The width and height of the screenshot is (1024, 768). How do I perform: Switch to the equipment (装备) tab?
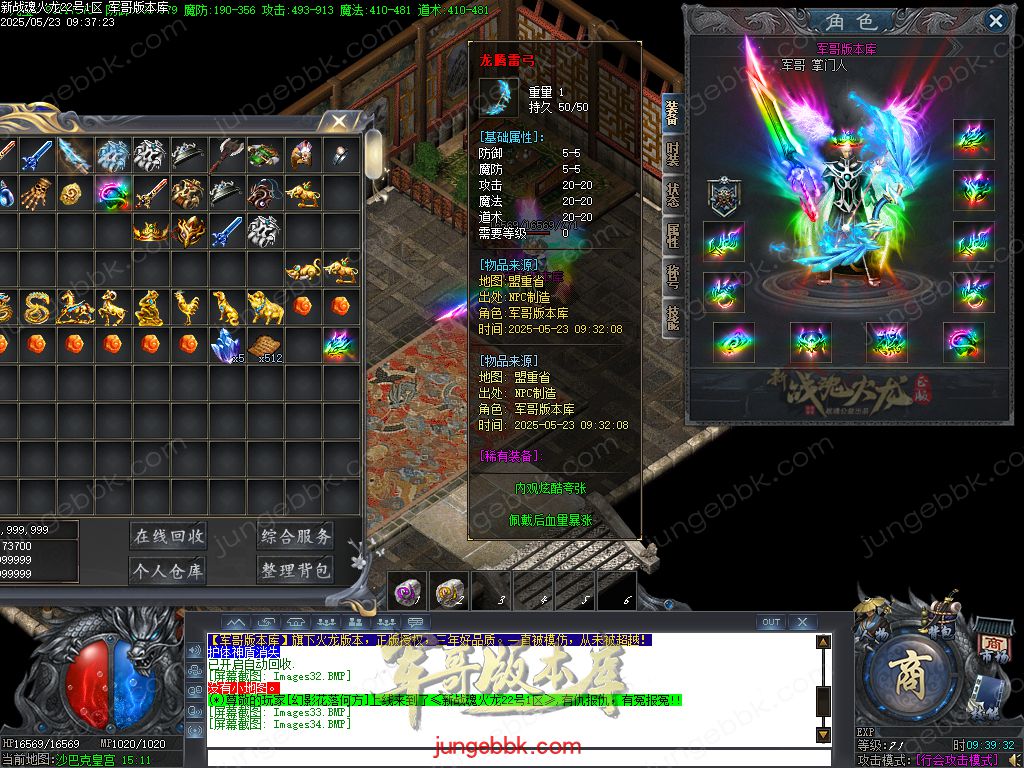coord(673,112)
